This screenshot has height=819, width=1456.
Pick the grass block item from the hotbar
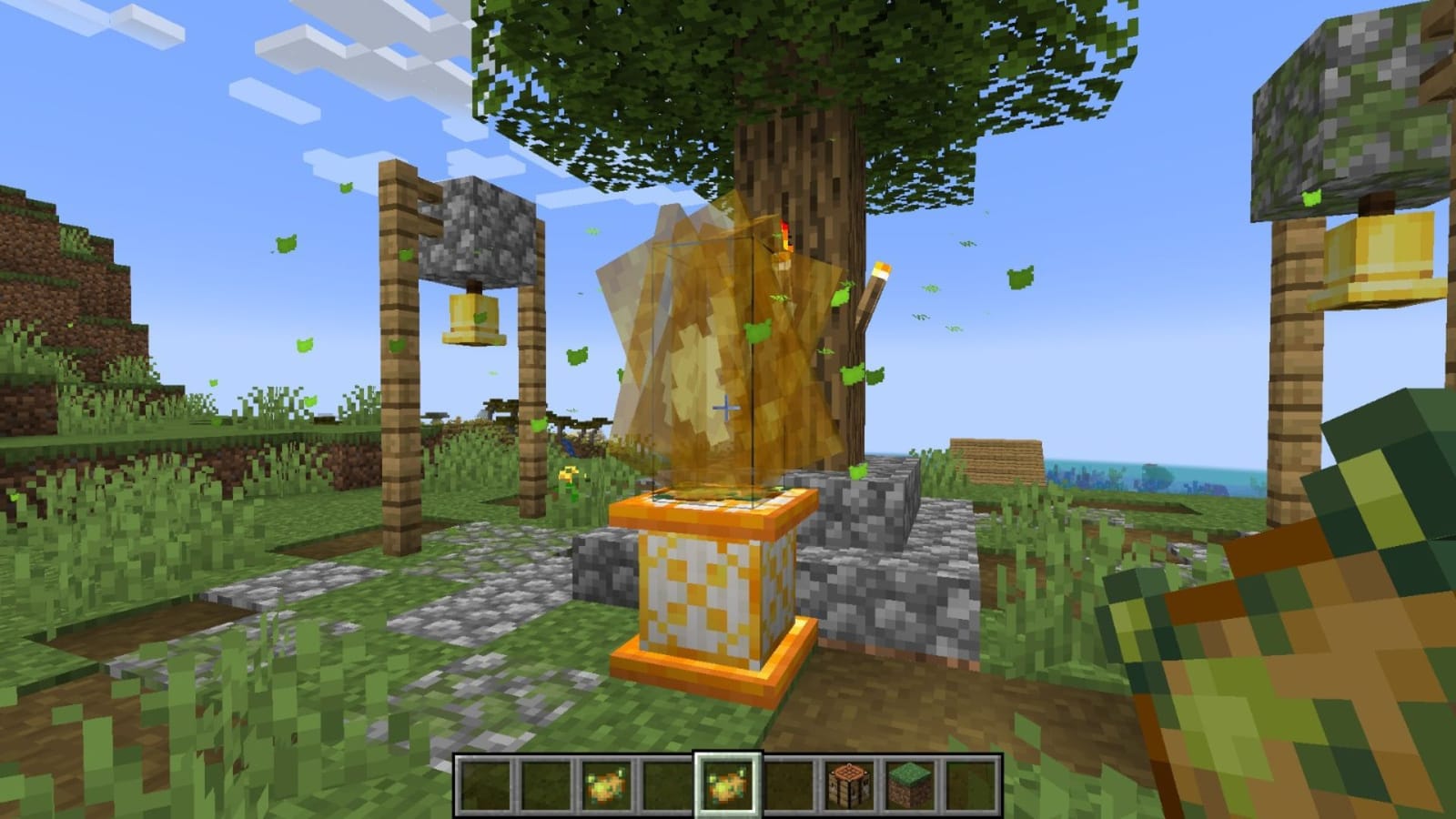pos(909,787)
